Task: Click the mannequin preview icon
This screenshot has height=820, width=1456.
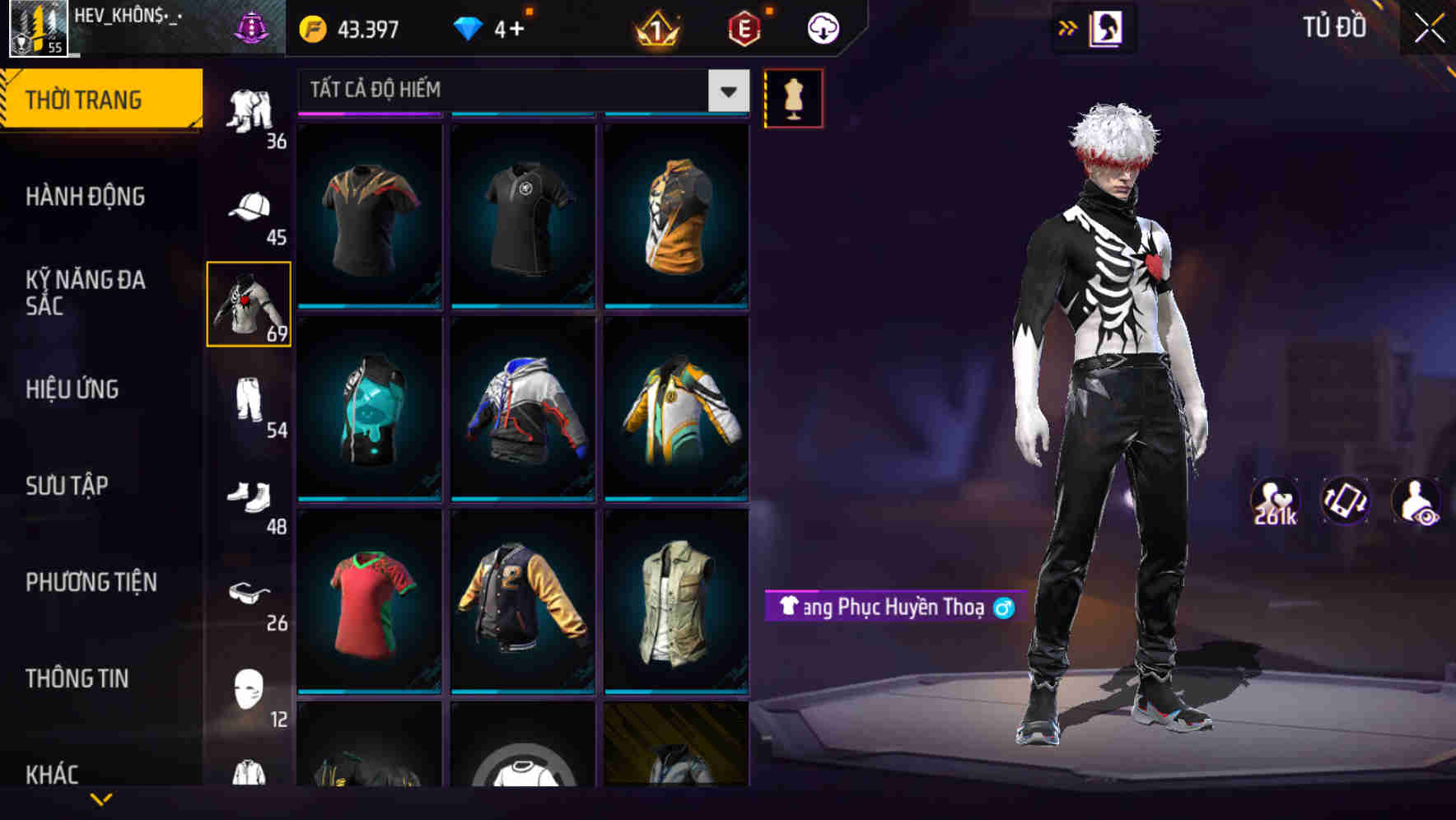Action: (793, 97)
